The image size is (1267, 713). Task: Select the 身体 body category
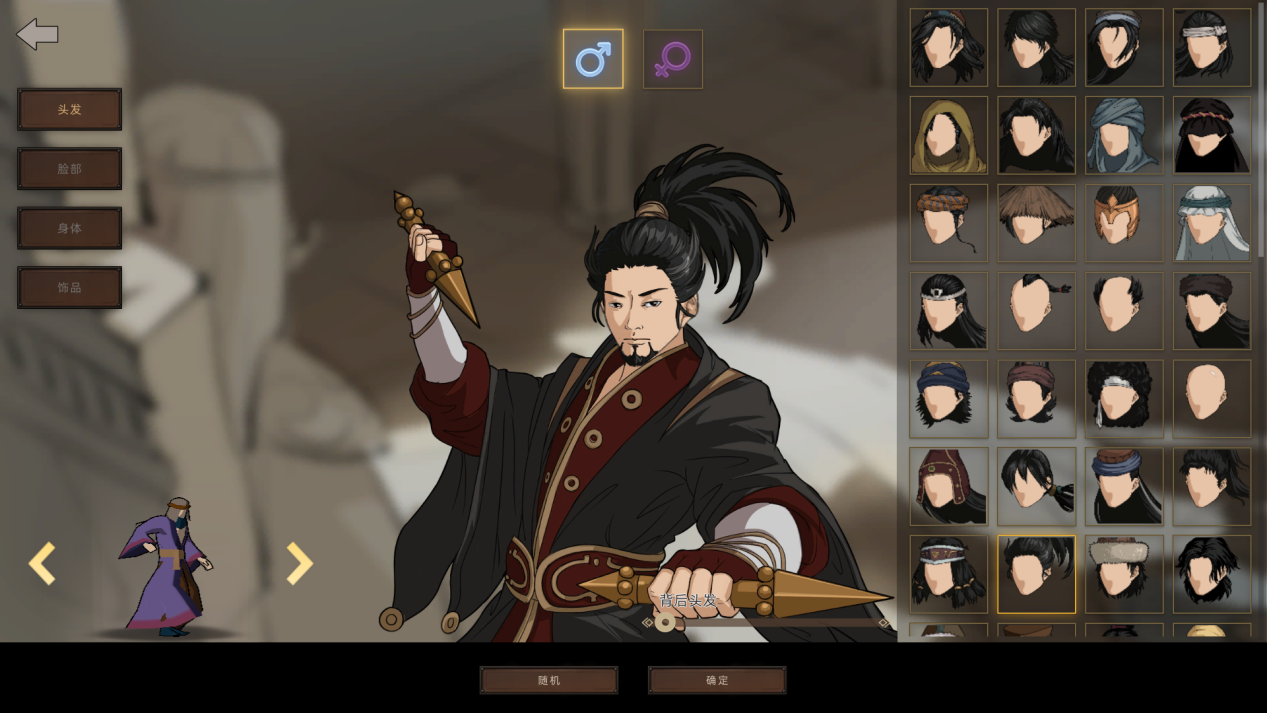tap(69, 228)
